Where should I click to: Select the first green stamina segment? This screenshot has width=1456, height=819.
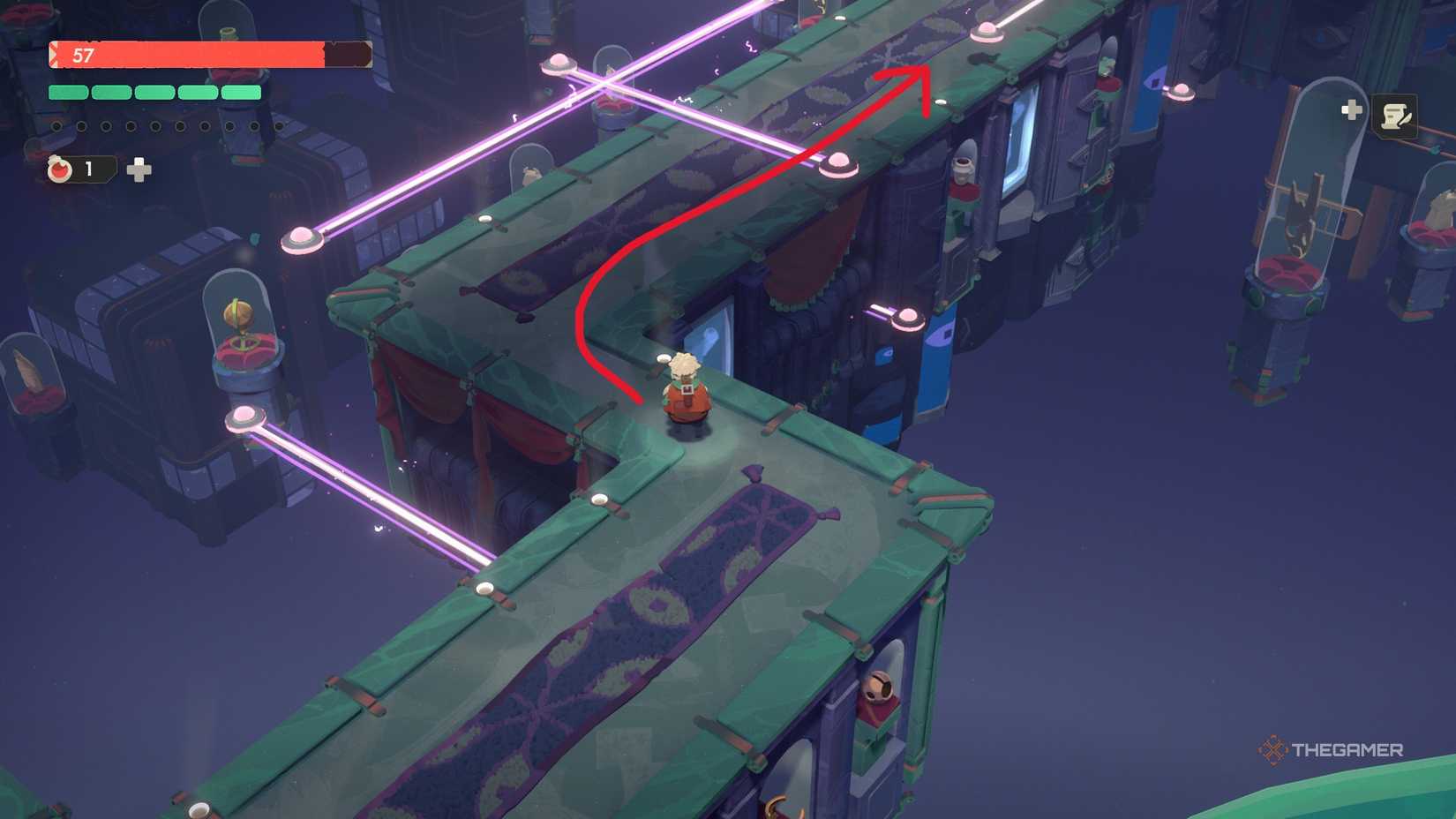pos(66,90)
